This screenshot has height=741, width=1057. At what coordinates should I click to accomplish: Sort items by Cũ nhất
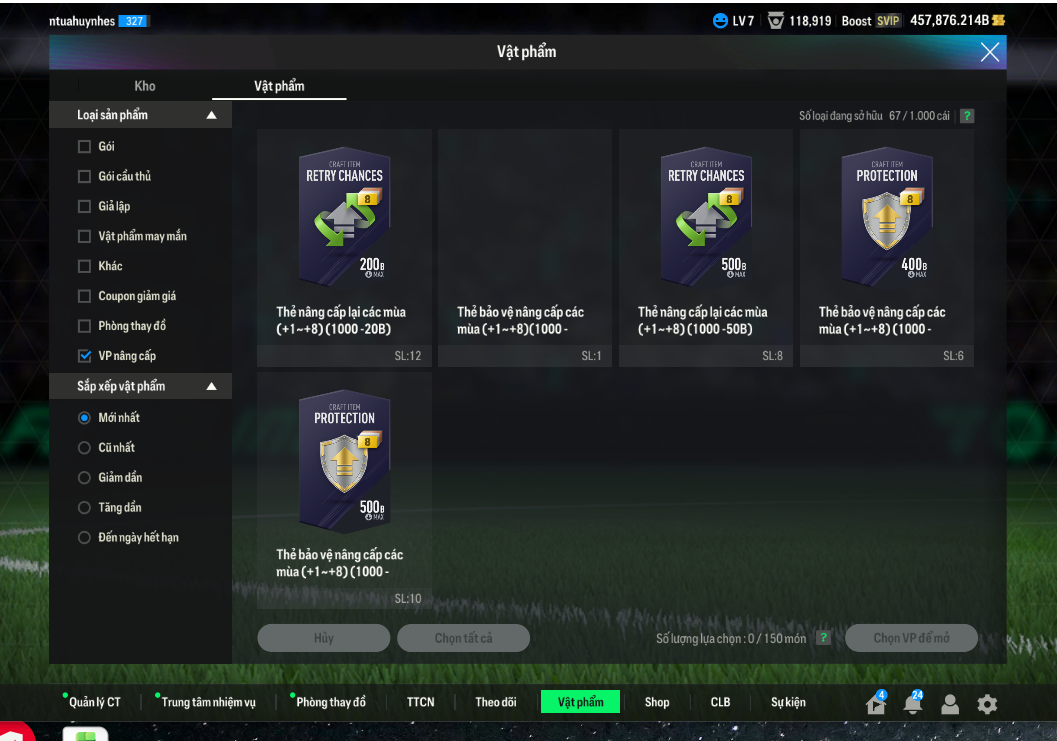(85, 448)
